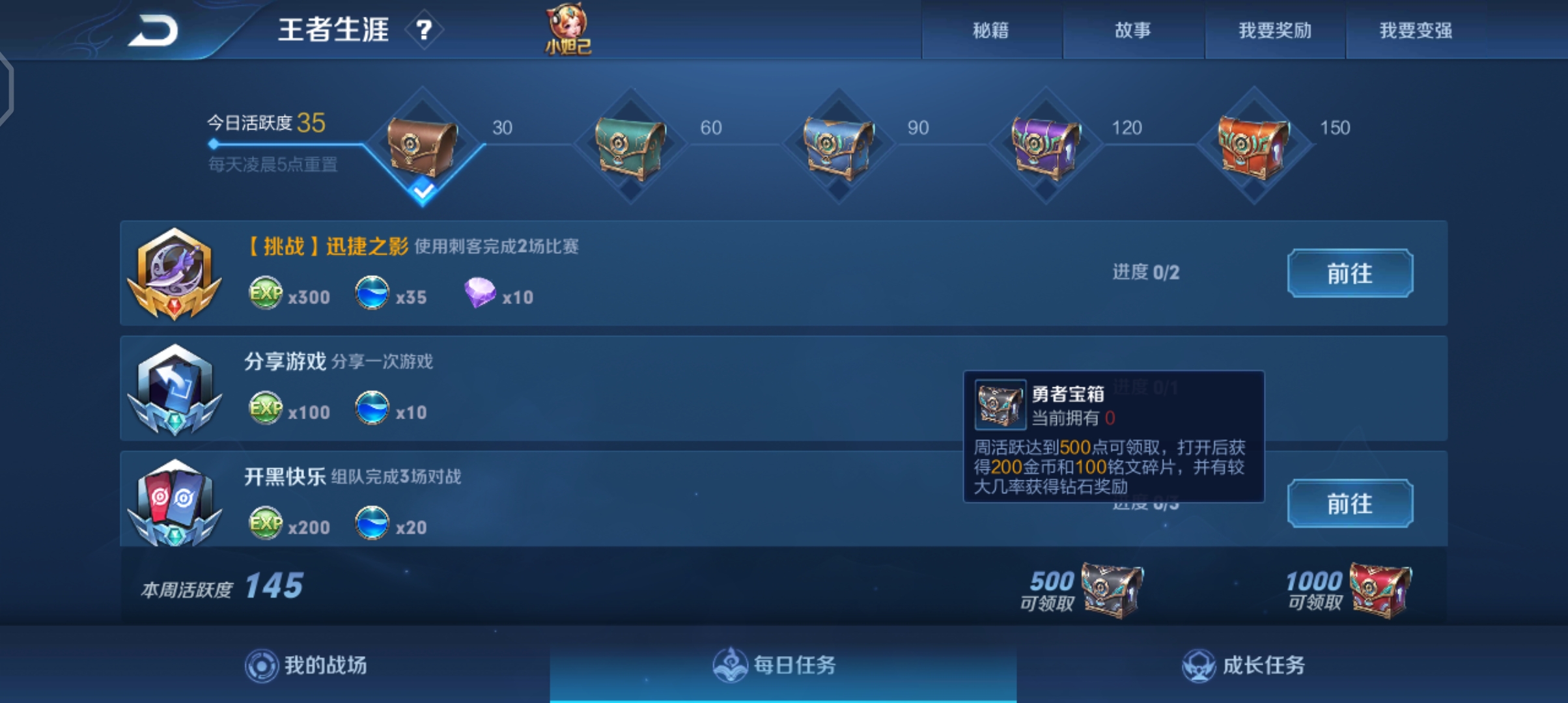Open the 故事 tab

[x=1133, y=31]
